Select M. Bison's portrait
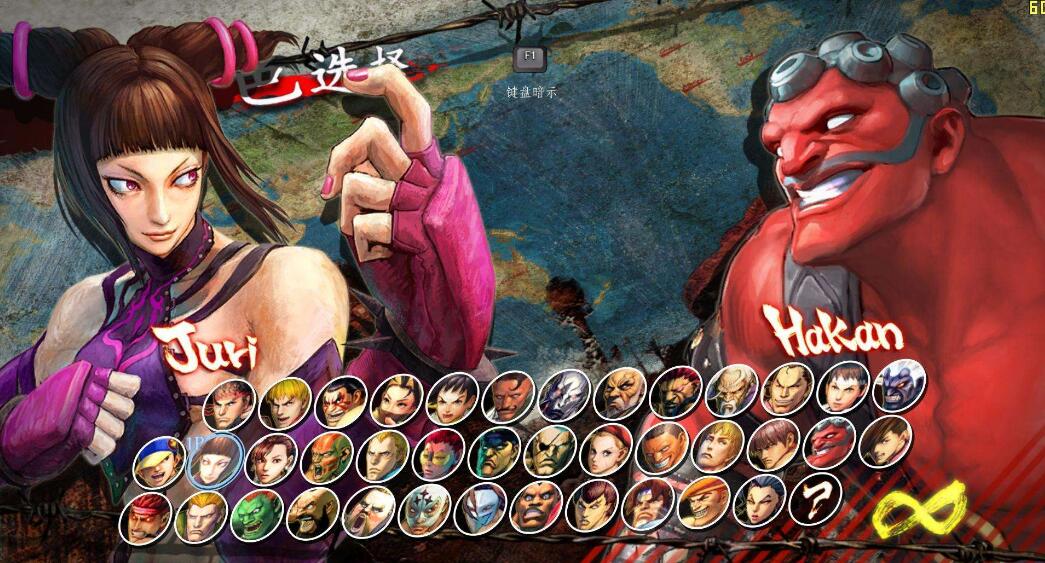This screenshot has width=1045, height=563. [x=494, y=453]
